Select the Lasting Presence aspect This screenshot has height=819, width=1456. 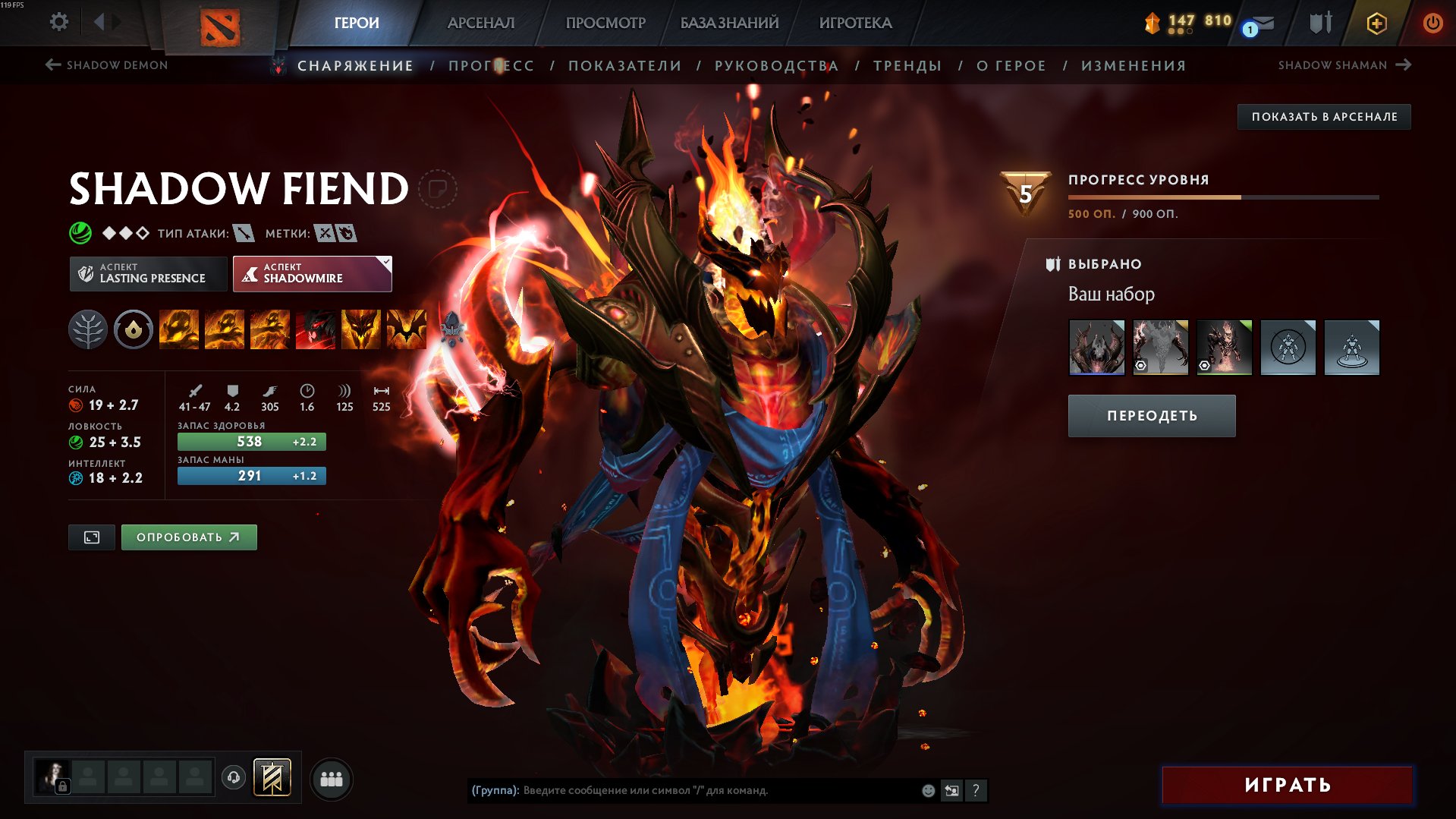[x=148, y=273]
